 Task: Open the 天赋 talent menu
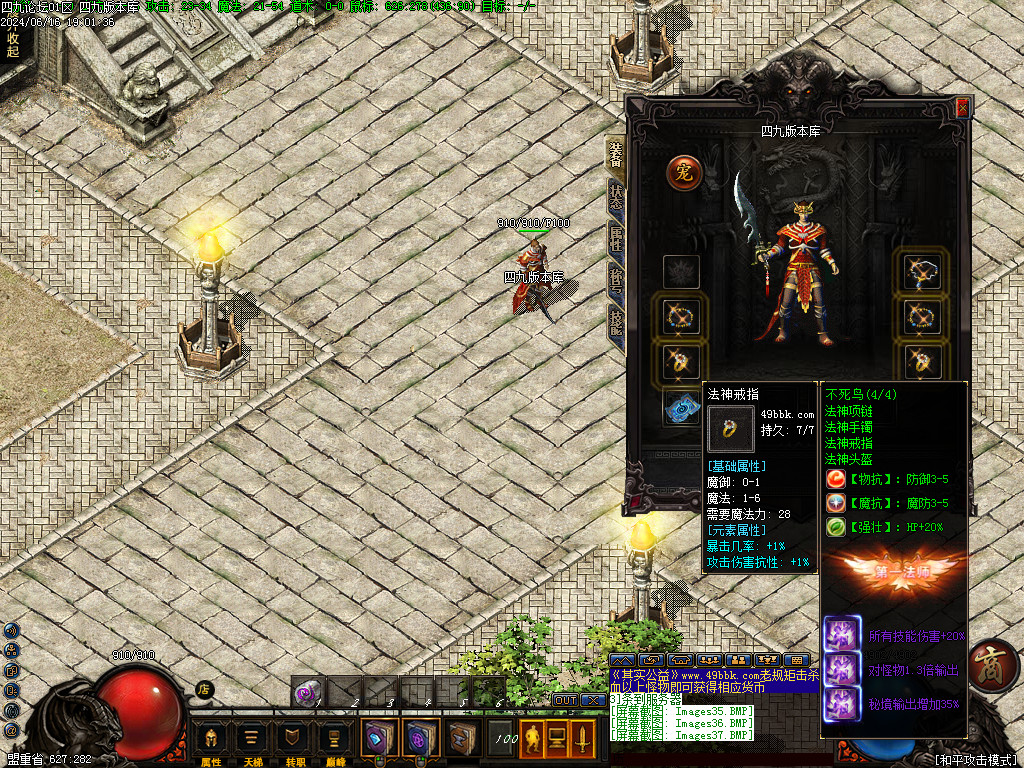252,740
